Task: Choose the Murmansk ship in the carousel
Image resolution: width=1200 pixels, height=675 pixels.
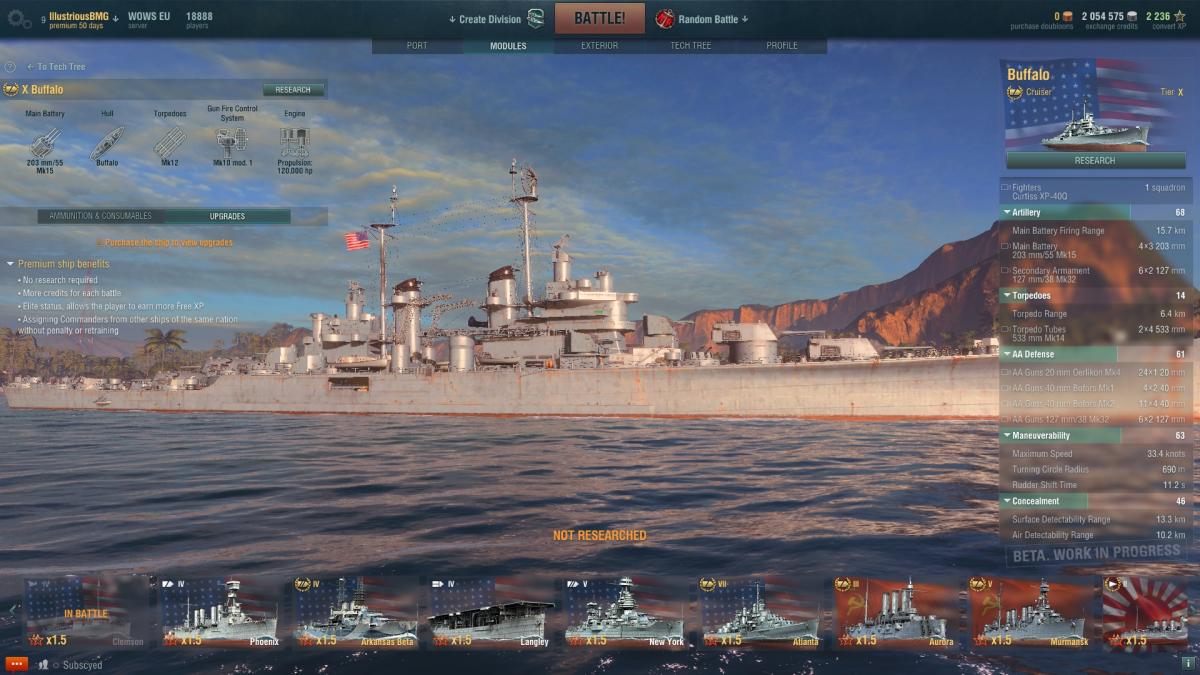Action: [x=1028, y=611]
